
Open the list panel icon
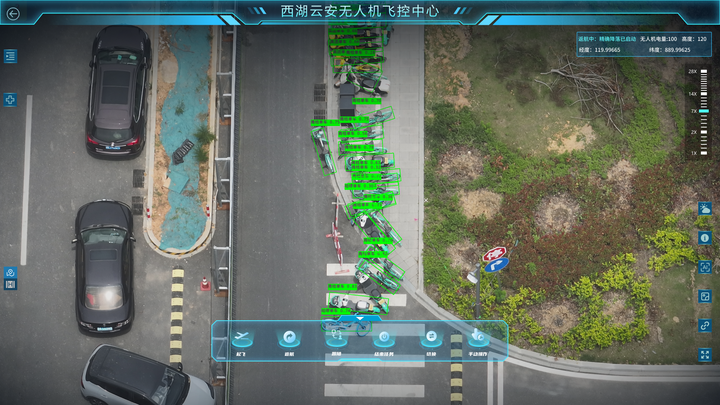pyautogui.click(x=10, y=56)
